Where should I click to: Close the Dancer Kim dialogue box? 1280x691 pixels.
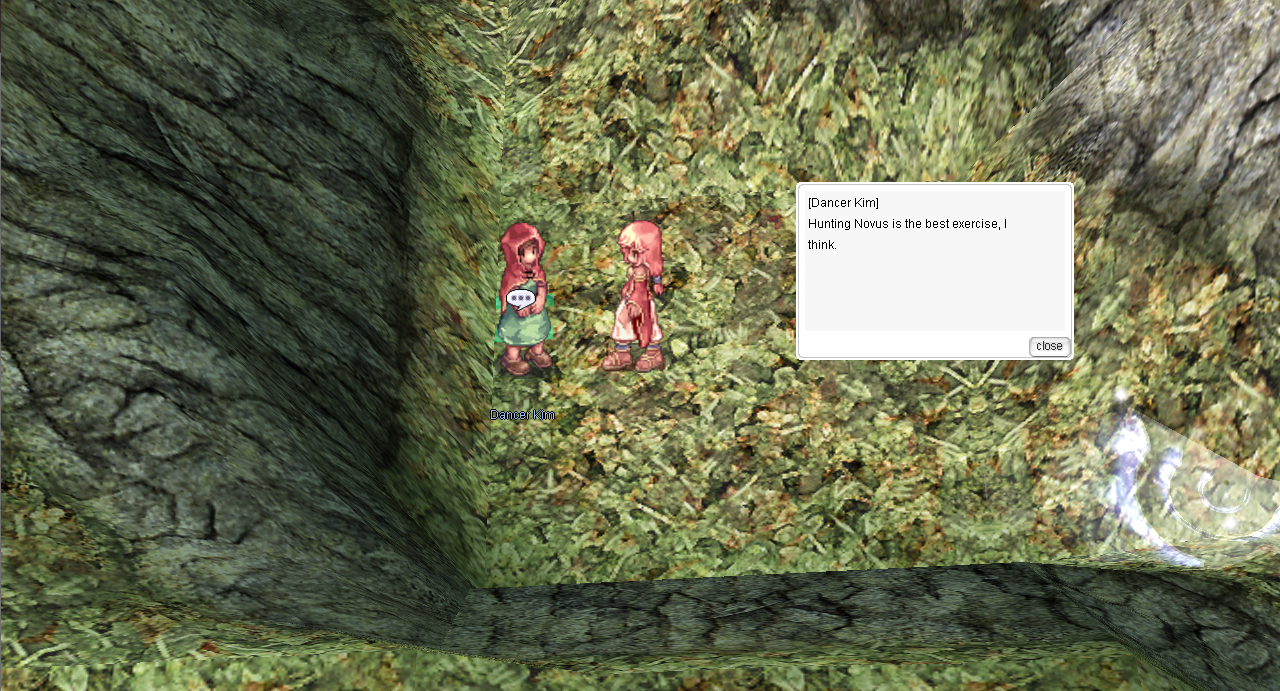1049,346
